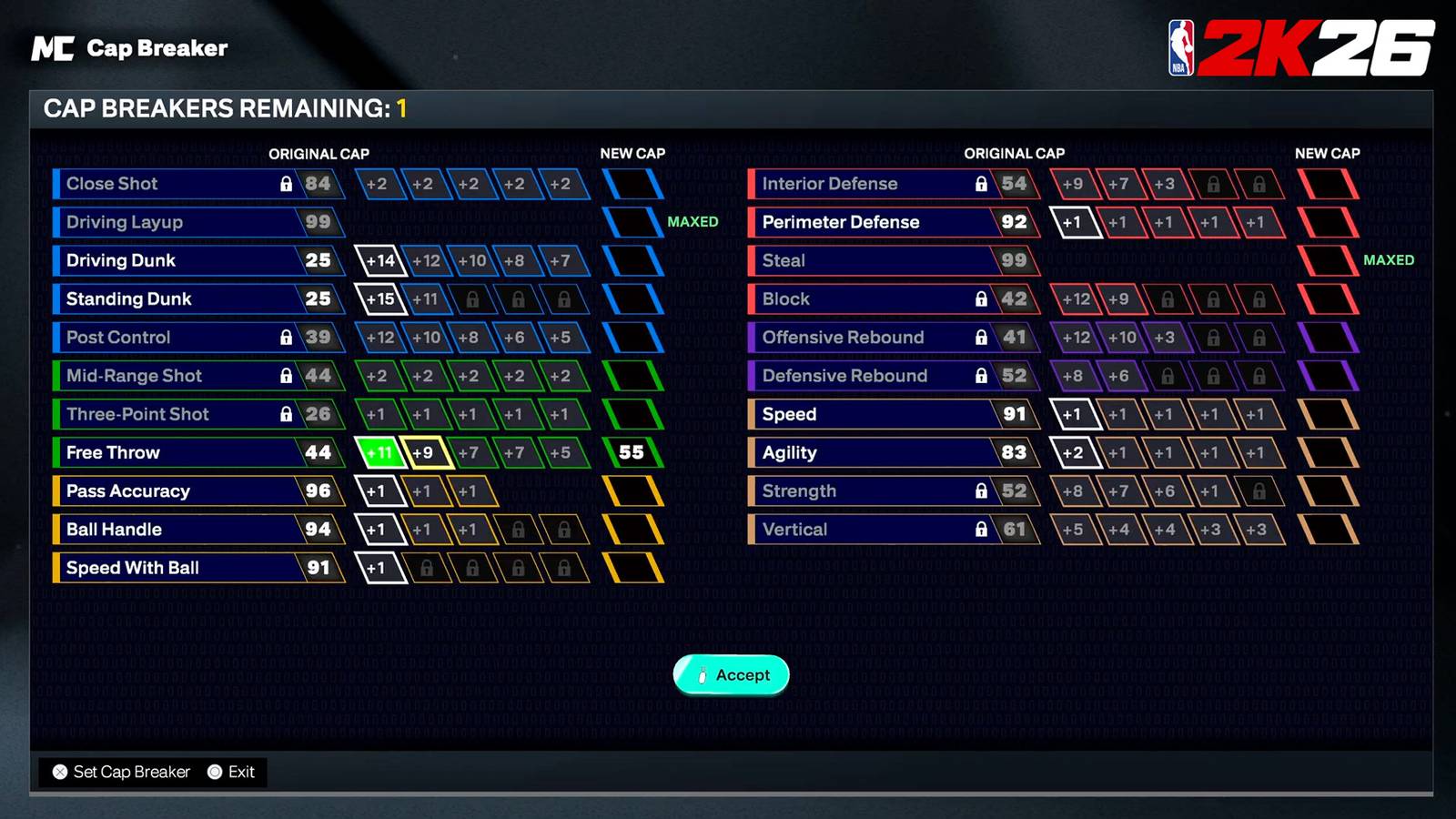Pick the Pass Accuracy attribute row
This screenshot has width=1456, height=819.
point(197,491)
